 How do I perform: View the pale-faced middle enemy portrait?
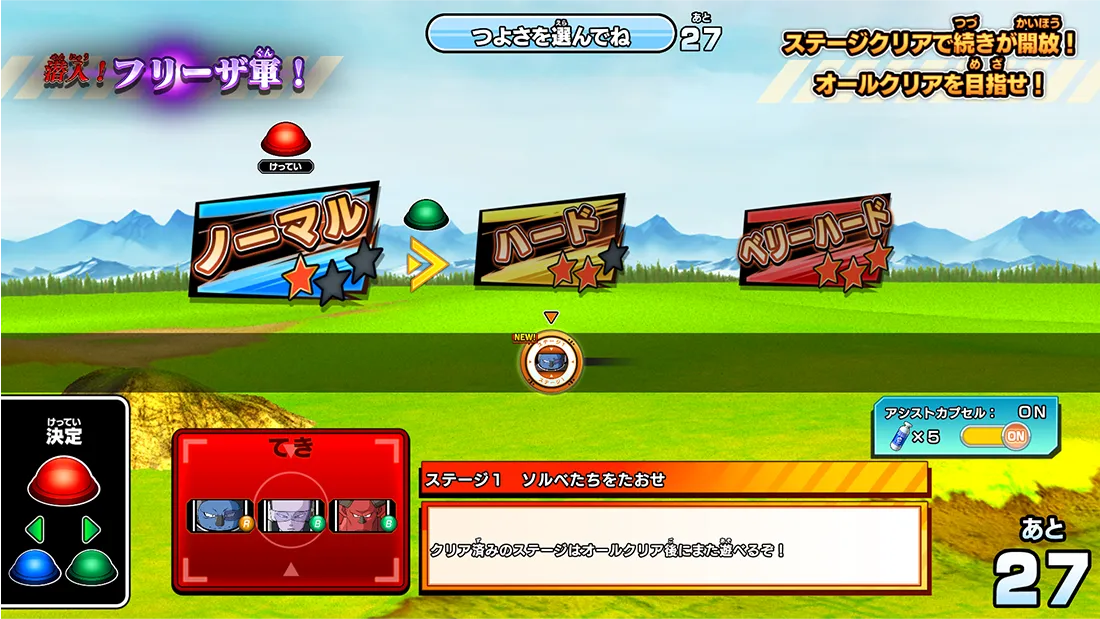(x=290, y=515)
